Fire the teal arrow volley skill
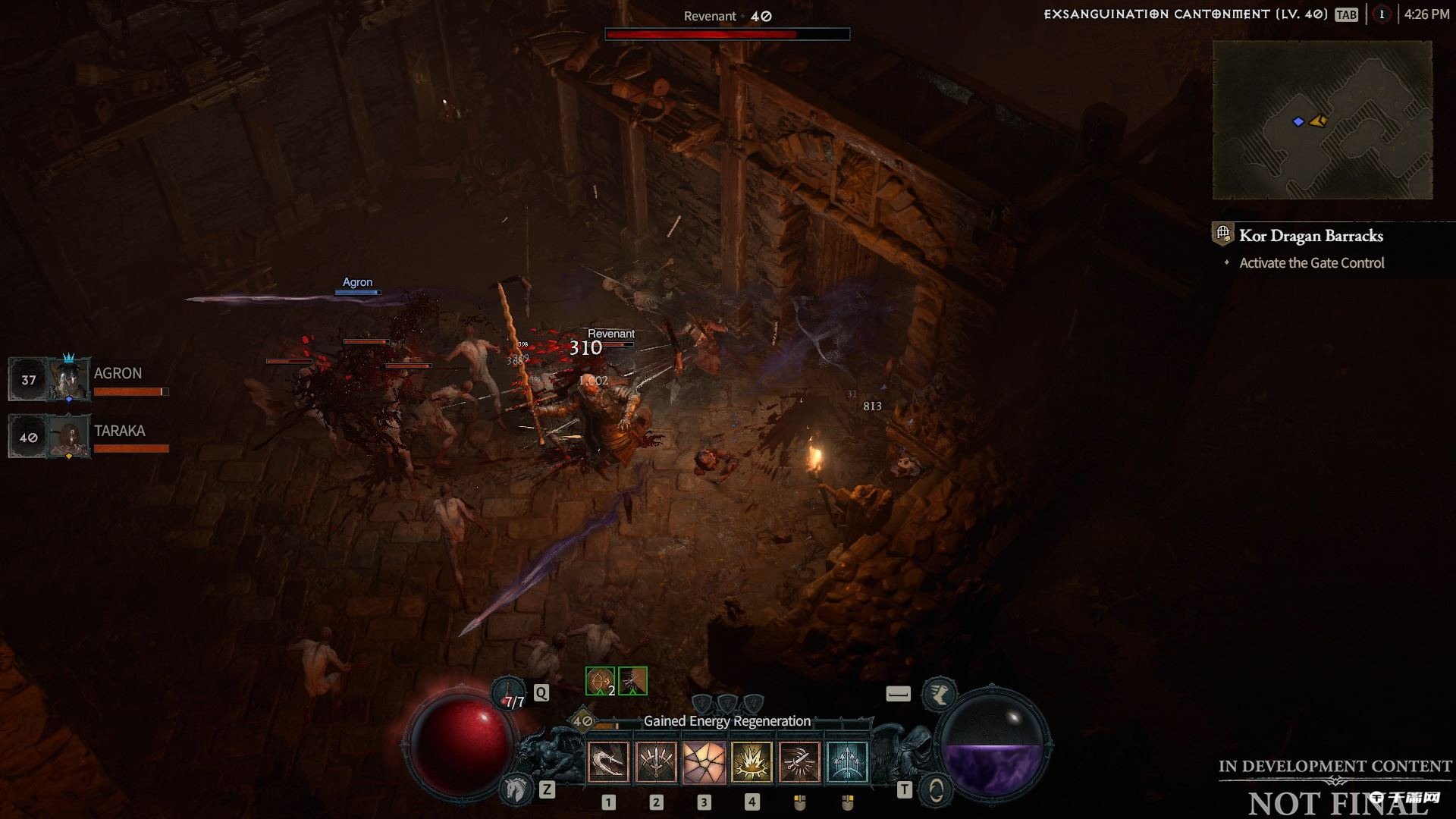1456x819 pixels. (847, 761)
